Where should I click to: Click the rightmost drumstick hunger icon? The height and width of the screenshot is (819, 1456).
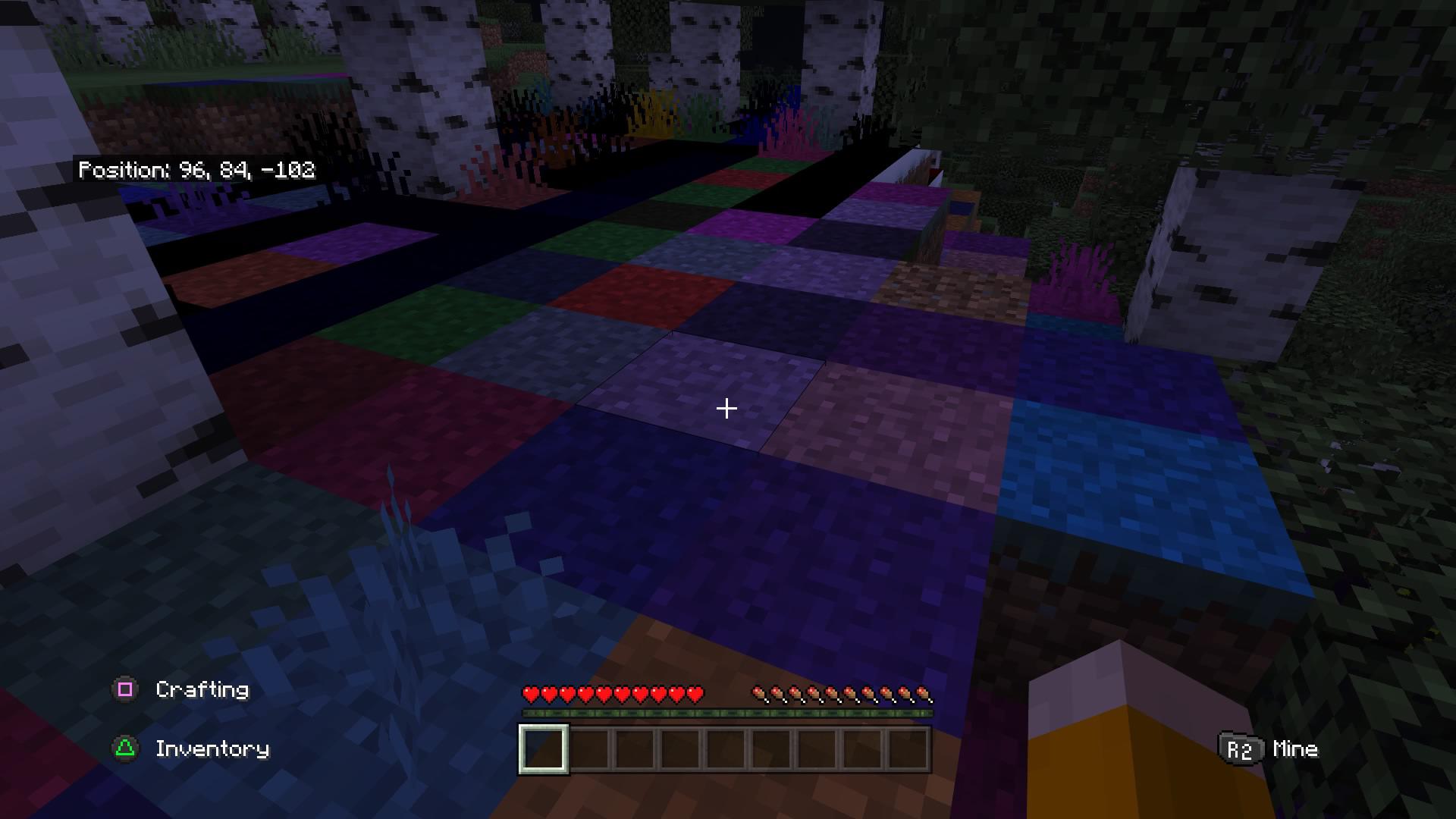pos(924,692)
